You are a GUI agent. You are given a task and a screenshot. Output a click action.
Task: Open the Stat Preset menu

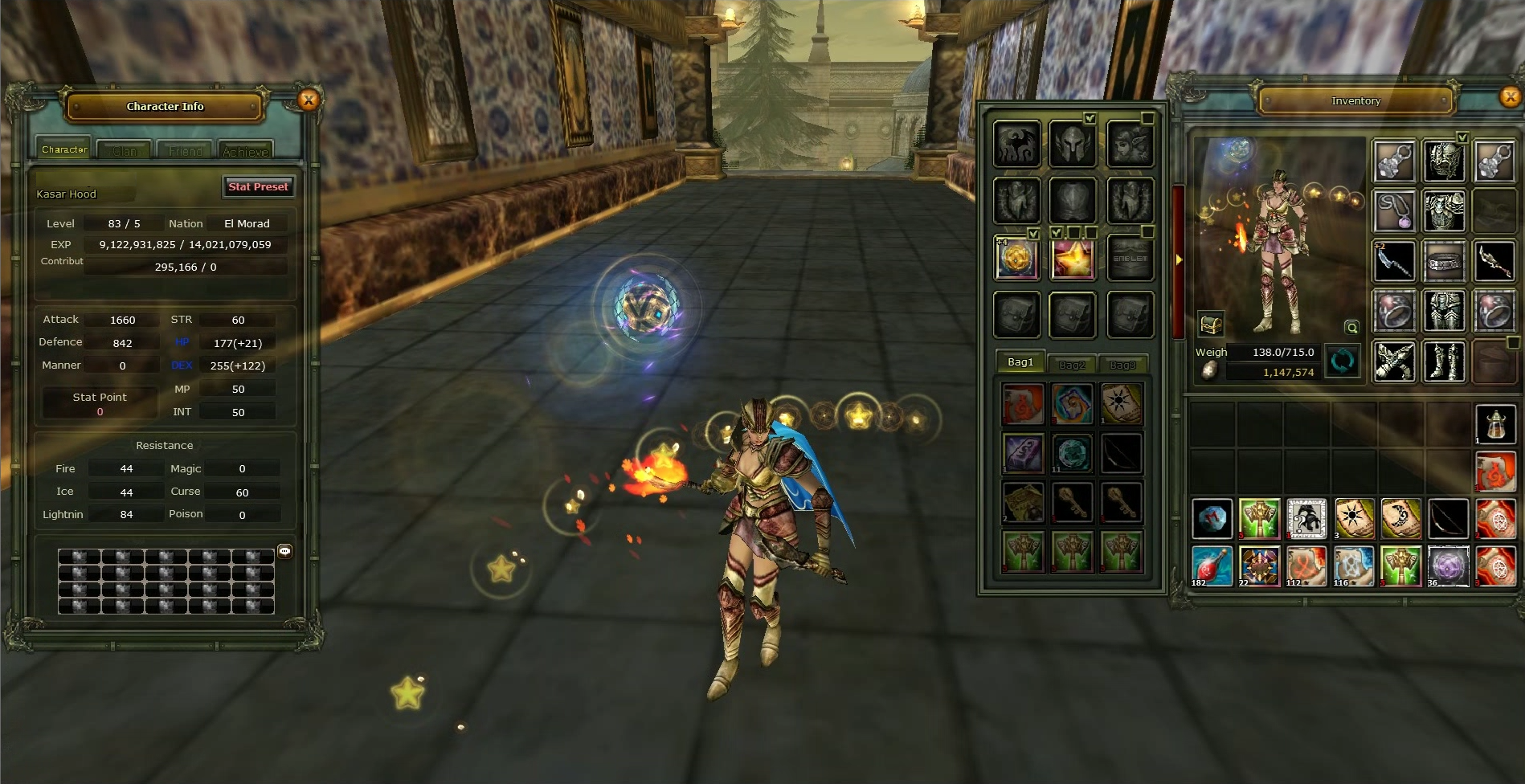pos(258,186)
